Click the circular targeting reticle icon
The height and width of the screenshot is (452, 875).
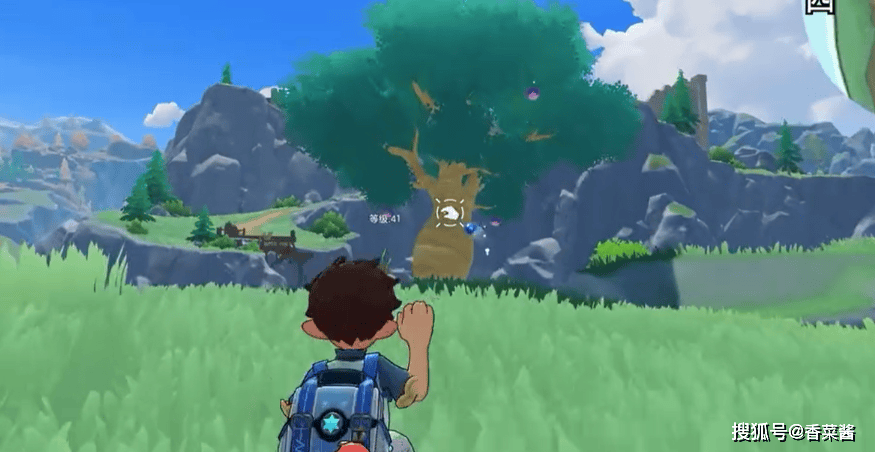click(x=449, y=212)
